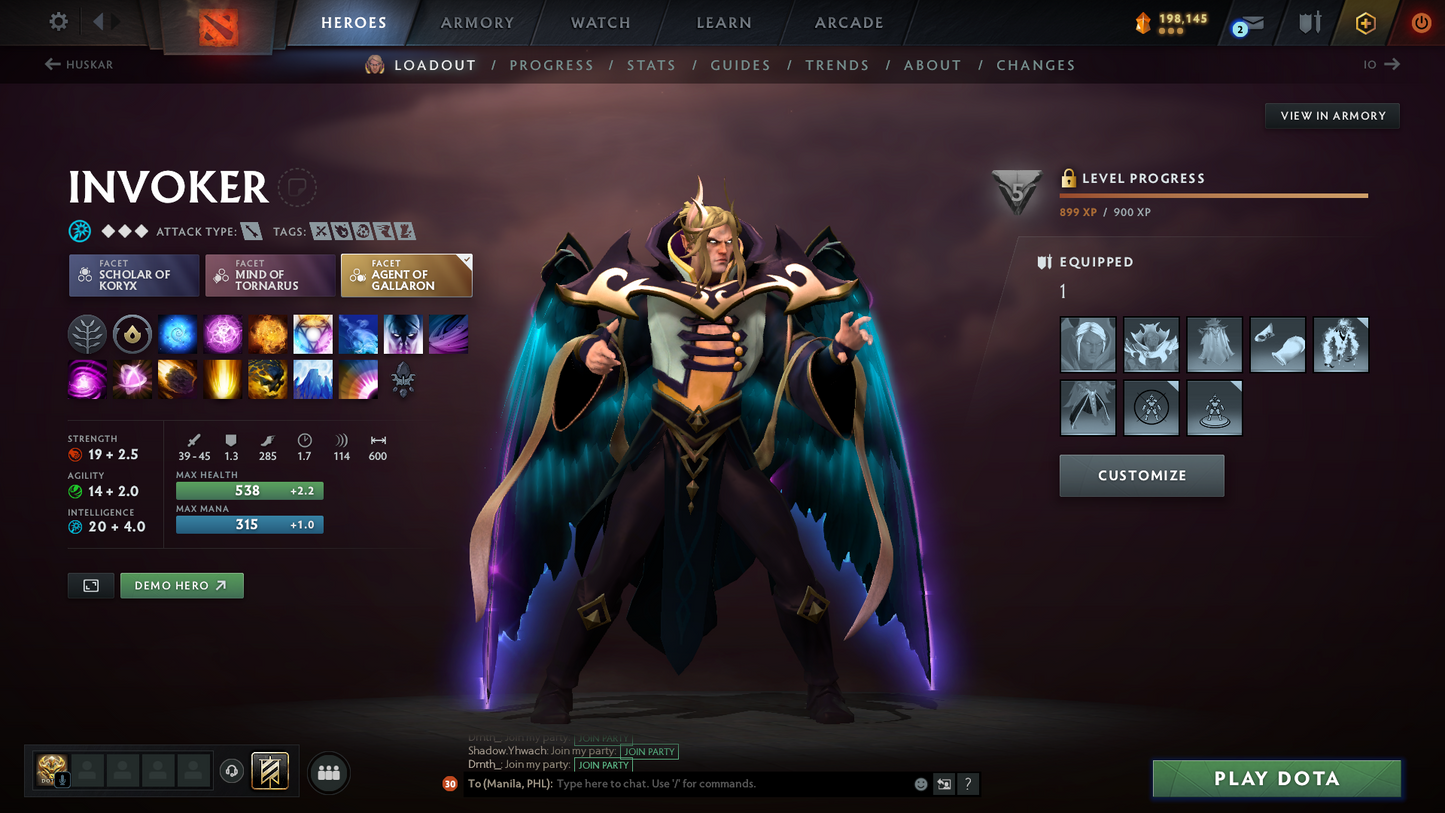Show the hero Stats section
Viewport: 1445px width, 813px height.
click(x=651, y=65)
